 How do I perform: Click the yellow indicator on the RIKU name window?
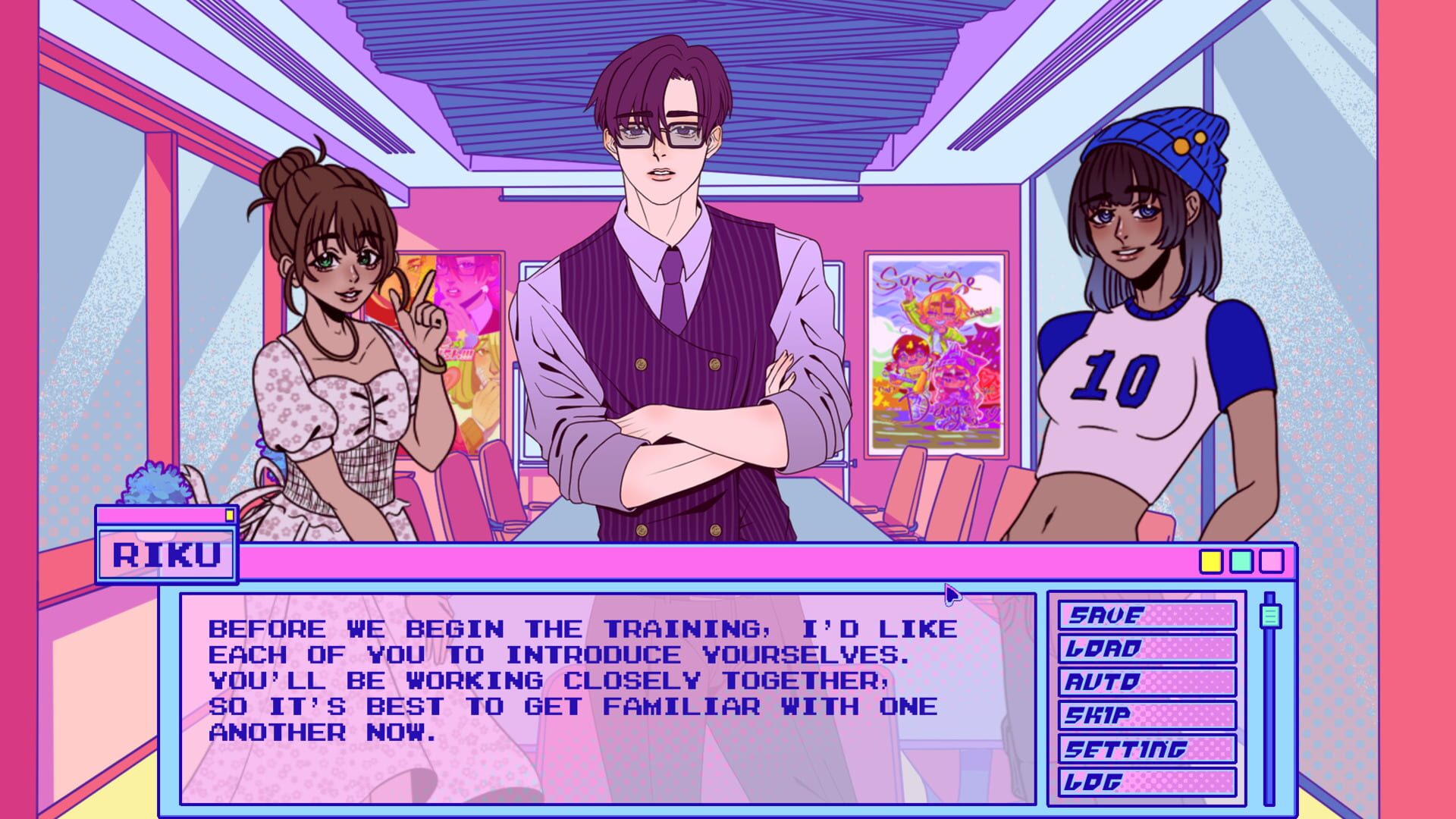[x=227, y=513]
